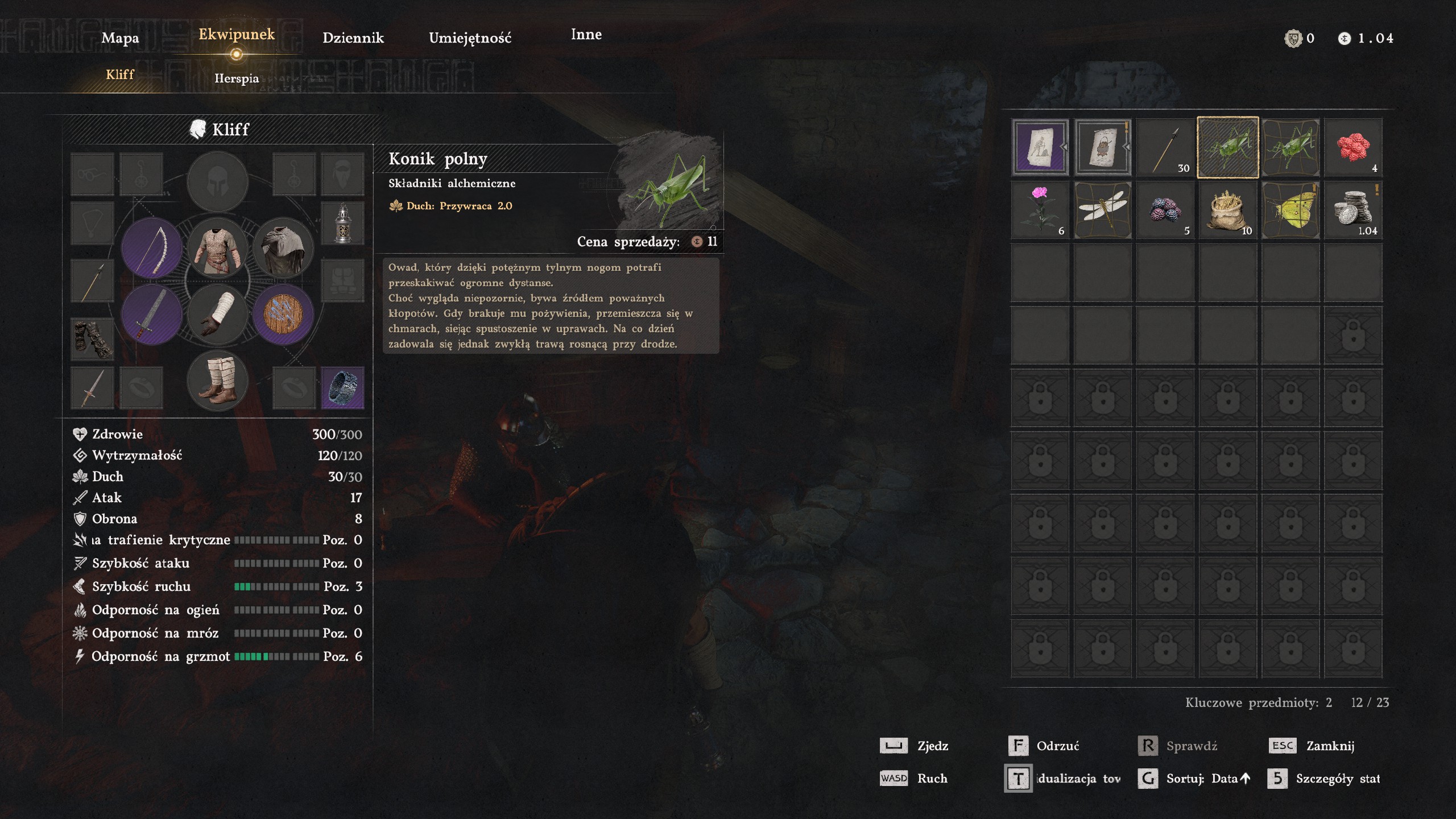Image resolution: width=1456 pixels, height=819 pixels.
Task: Pick the red raspberries in the inventory
Action: click(x=1352, y=147)
